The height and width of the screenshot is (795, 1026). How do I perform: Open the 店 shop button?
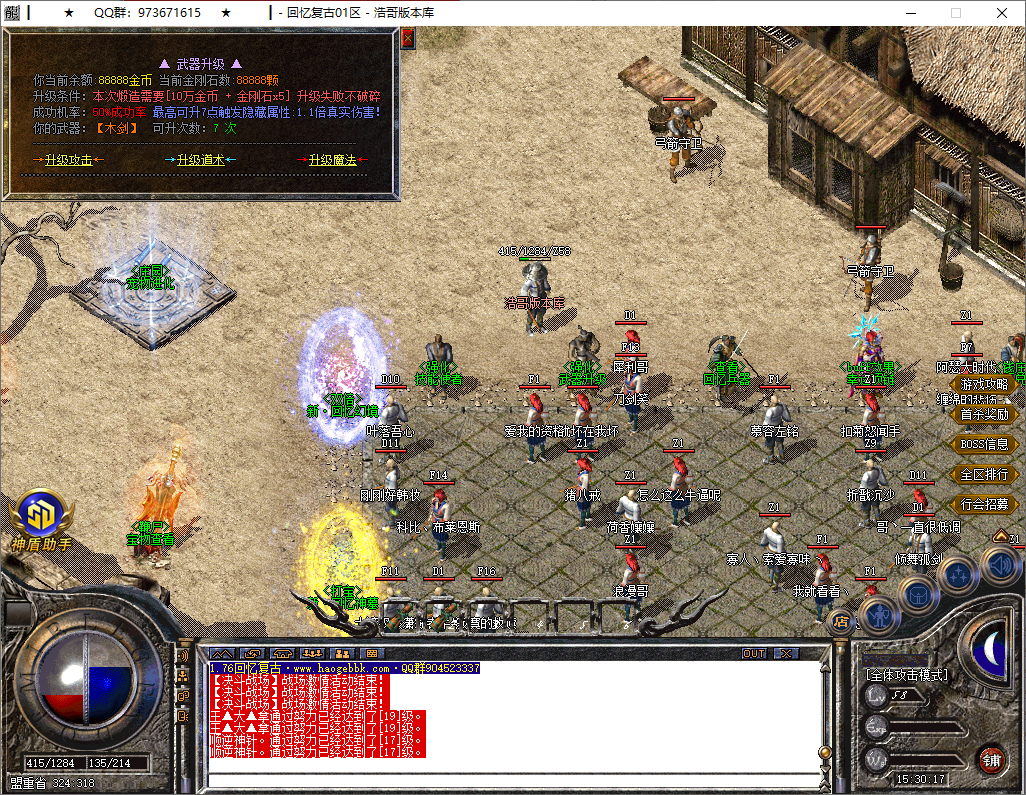pos(841,622)
